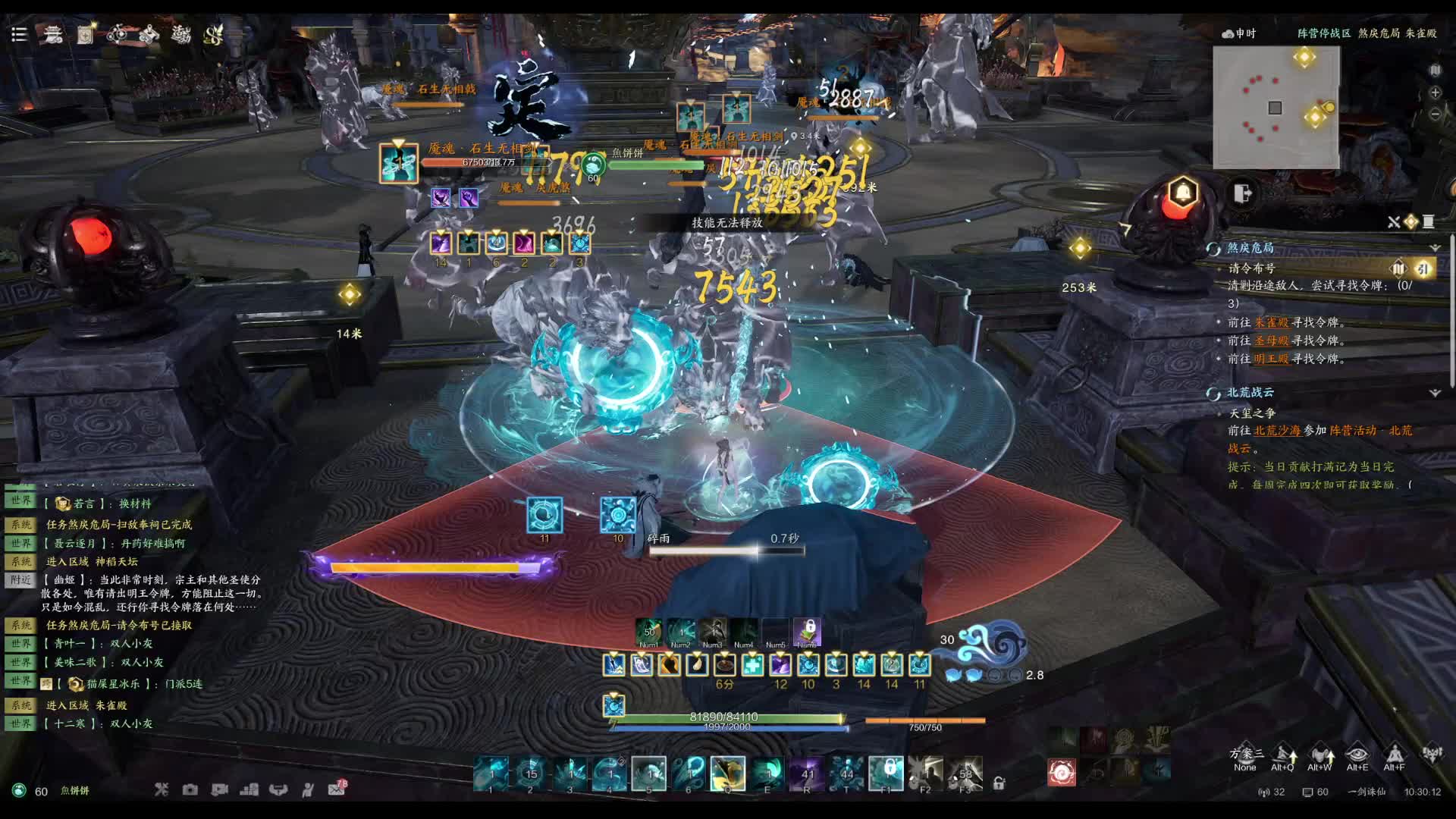The width and height of the screenshot is (1456, 819).
Task: Zoom out the minimap with minus button
Action: tap(1435, 114)
